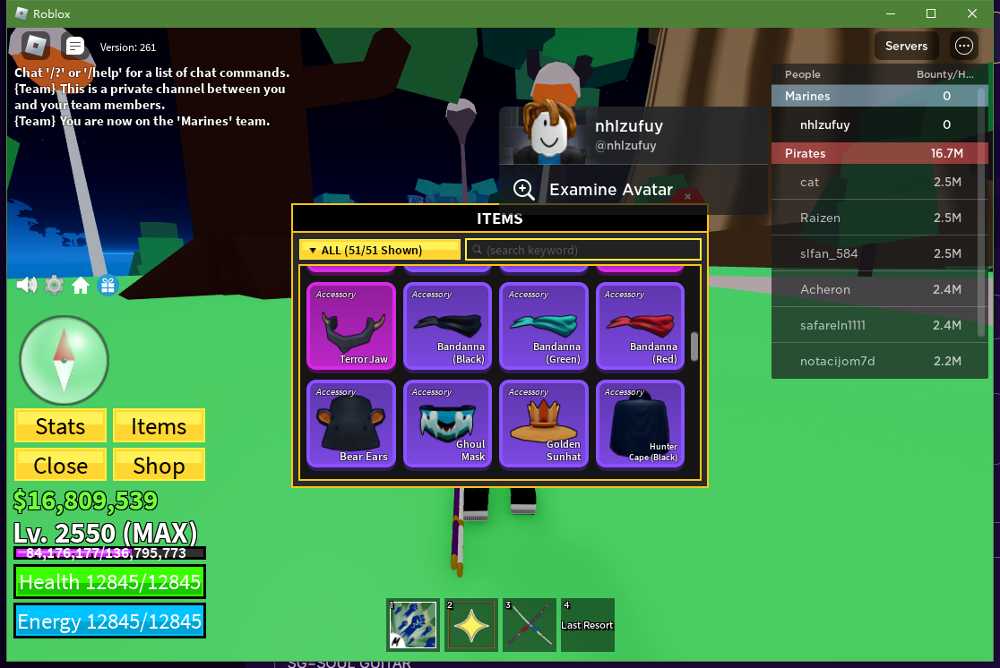Select the Bear Ears accessory
The width and height of the screenshot is (1000, 668).
pyautogui.click(x=351, y=424)
